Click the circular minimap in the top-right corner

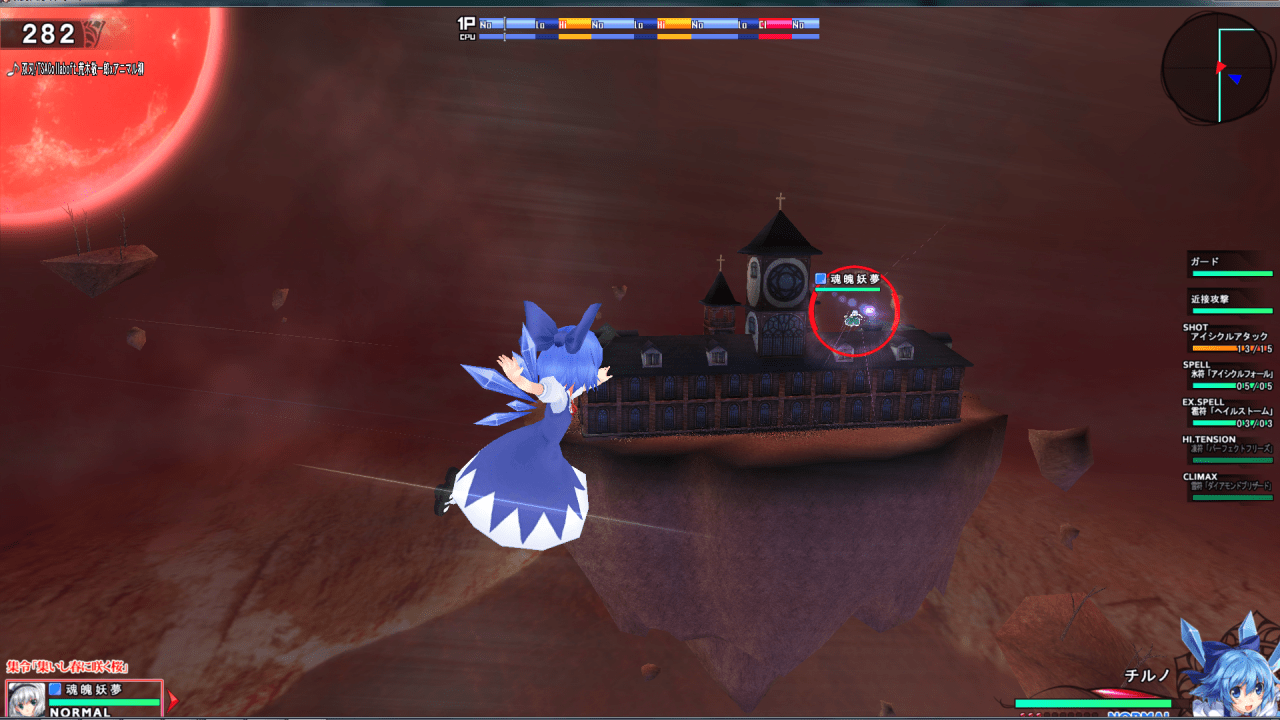click(x=1216, y=70)
